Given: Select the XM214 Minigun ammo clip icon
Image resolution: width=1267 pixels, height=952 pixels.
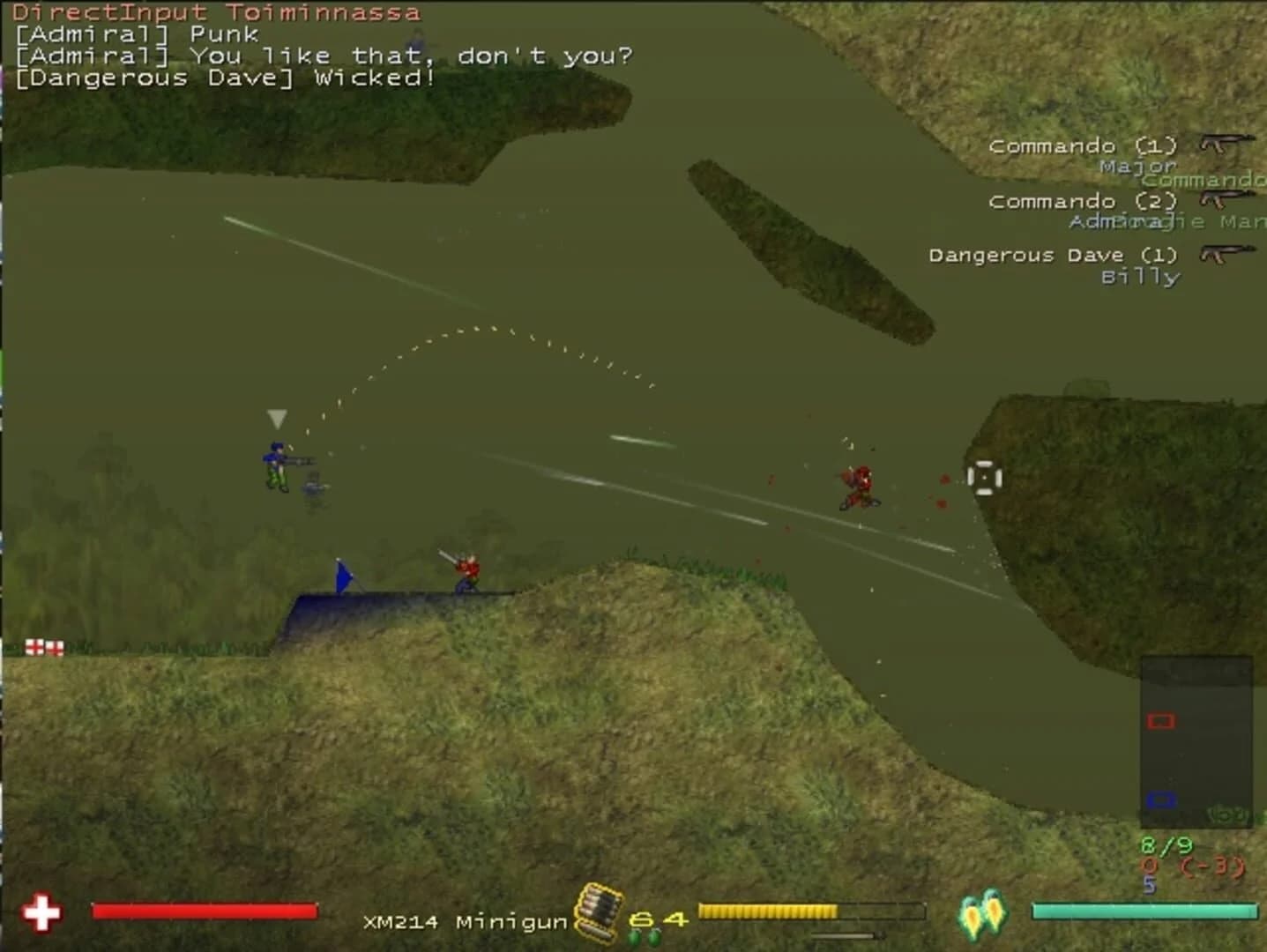Looking at the screenshot, I should (598, 912).
